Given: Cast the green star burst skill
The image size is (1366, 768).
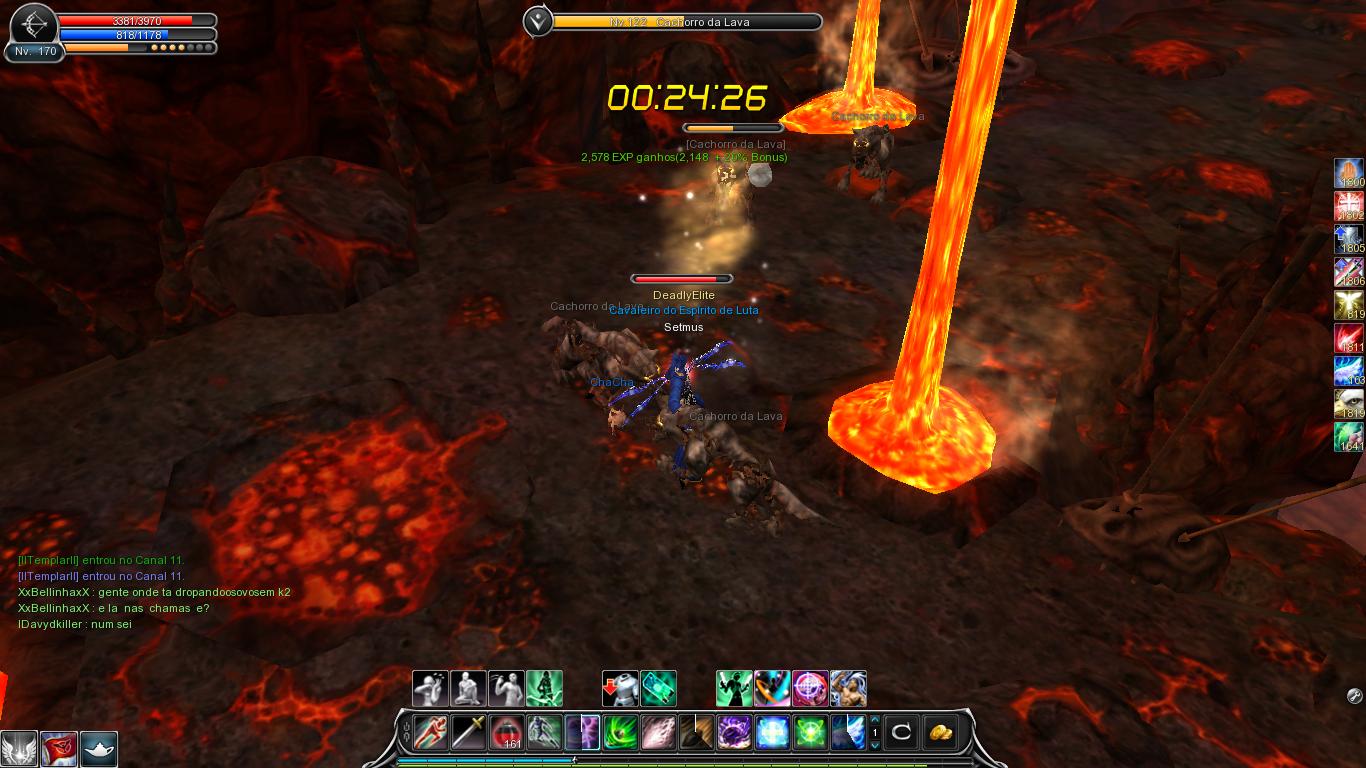Looking at the screenshot, I should pyautogui.click(x=810, y=732).
